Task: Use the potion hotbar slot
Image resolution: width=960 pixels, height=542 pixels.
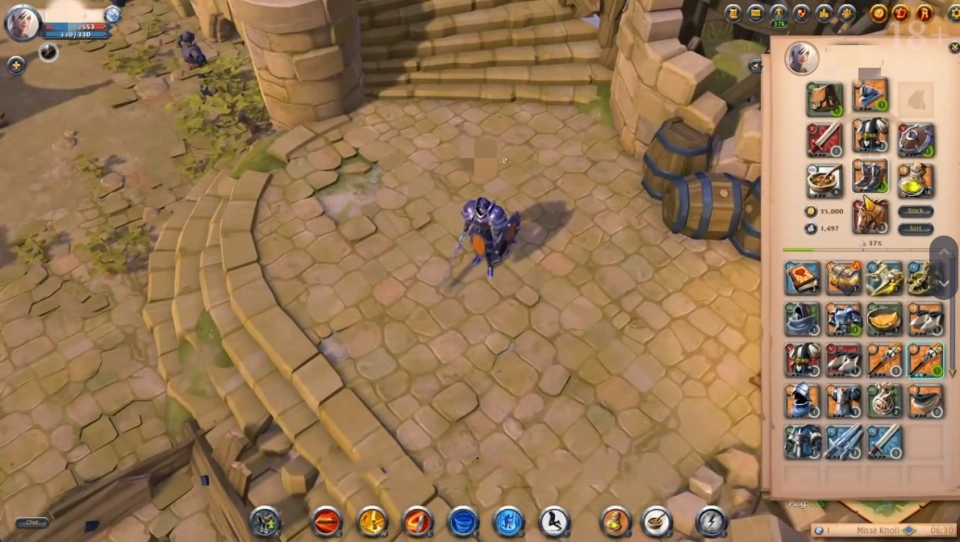Action: click(615, 520)
